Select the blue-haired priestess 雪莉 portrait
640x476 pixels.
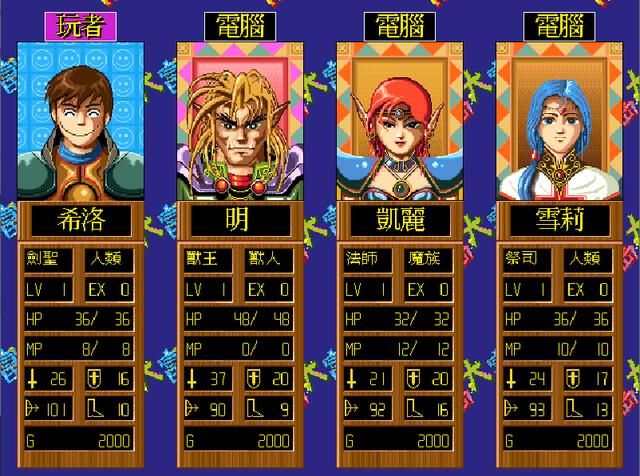(558, 120)
